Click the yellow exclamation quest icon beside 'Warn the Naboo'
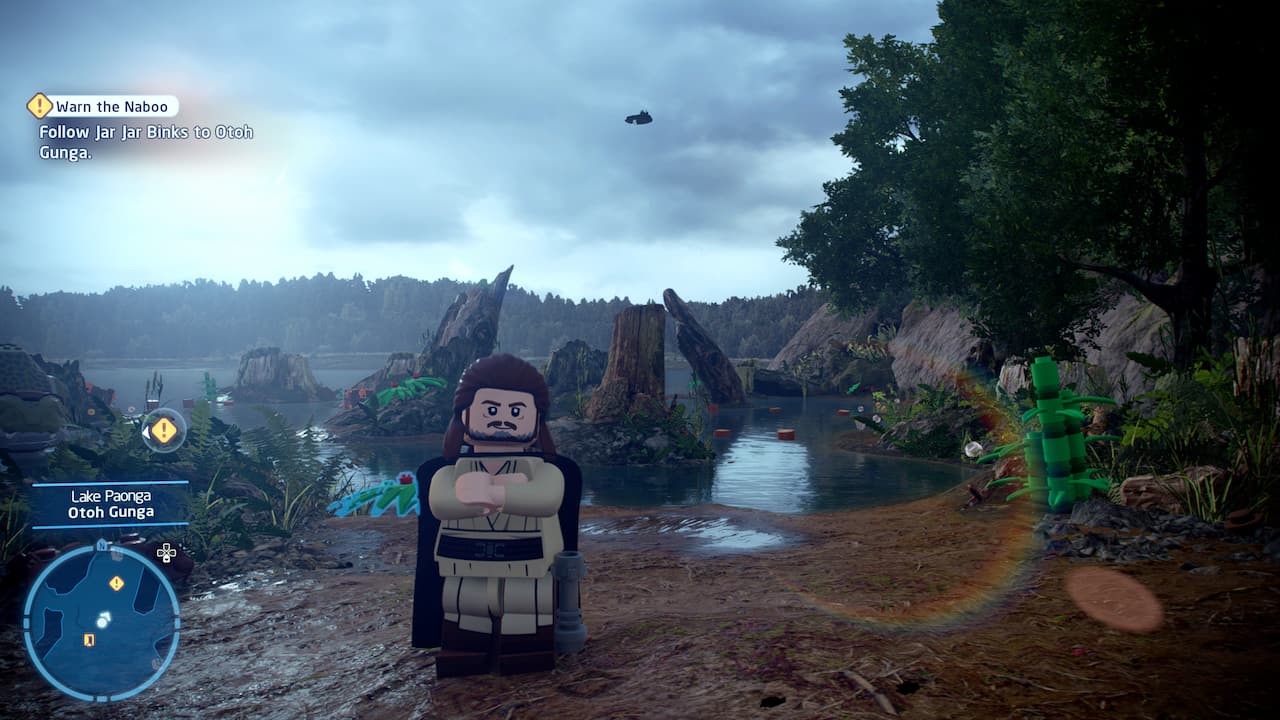This screenshot has width=1280, height=720. (38, 105)
